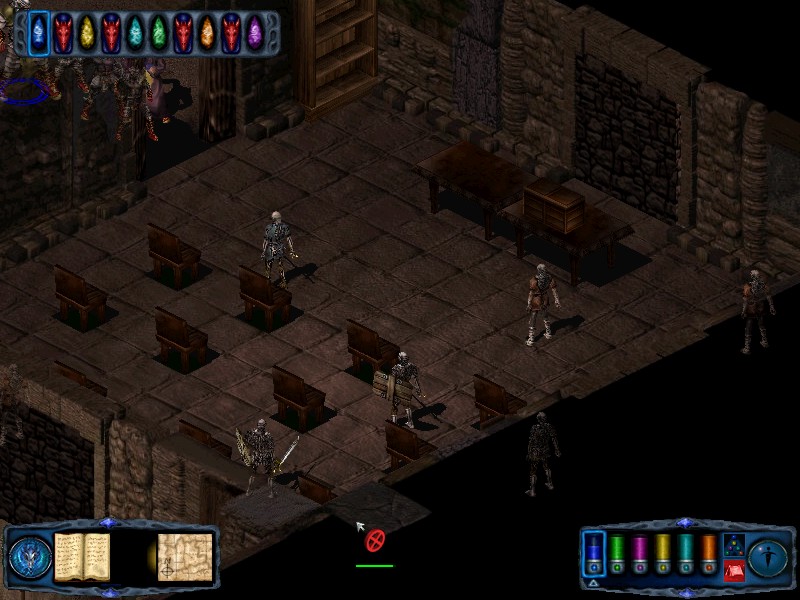Pick the cyan flame icon
Image resolution: width=800 pixels, height=600 pixels.
[x=135, y=32]
